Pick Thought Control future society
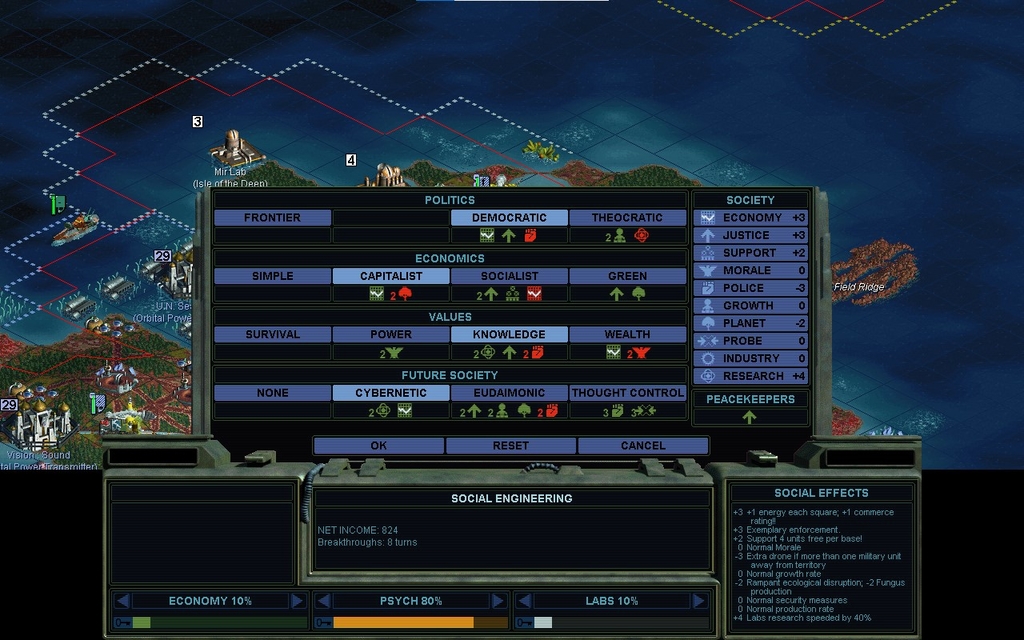This screenshot has height=640, width=1024. 627,394
